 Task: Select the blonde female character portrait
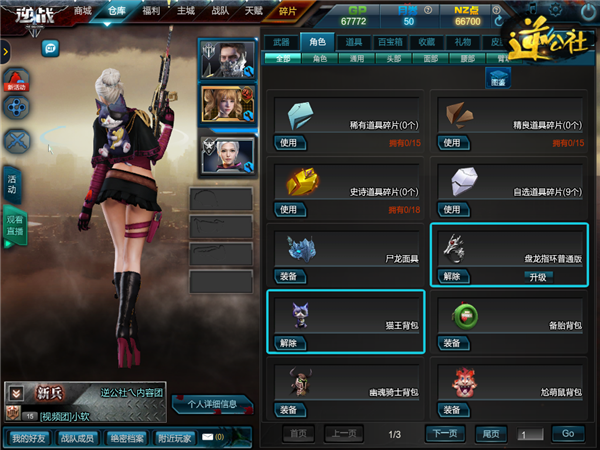[228, 105]
